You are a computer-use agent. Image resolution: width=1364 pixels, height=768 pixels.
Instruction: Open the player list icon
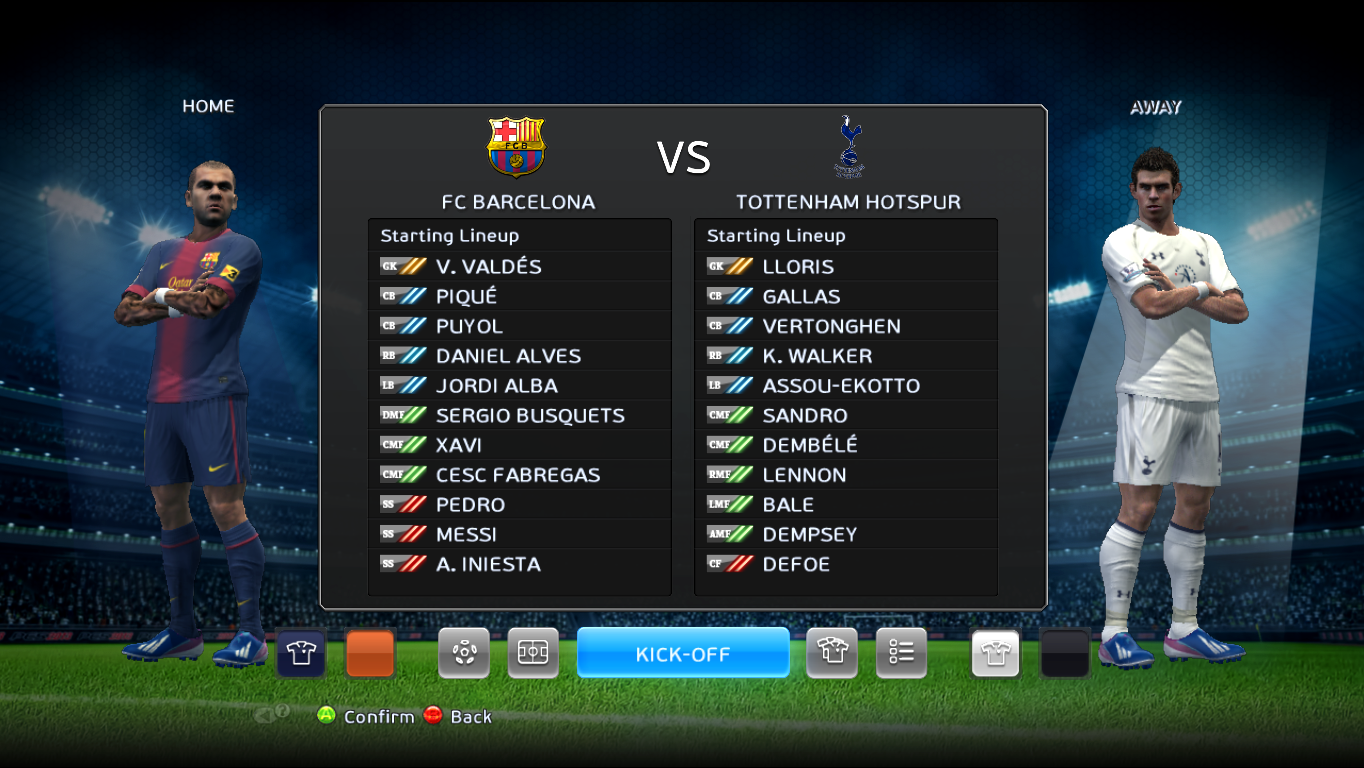(x=900, y=652)
